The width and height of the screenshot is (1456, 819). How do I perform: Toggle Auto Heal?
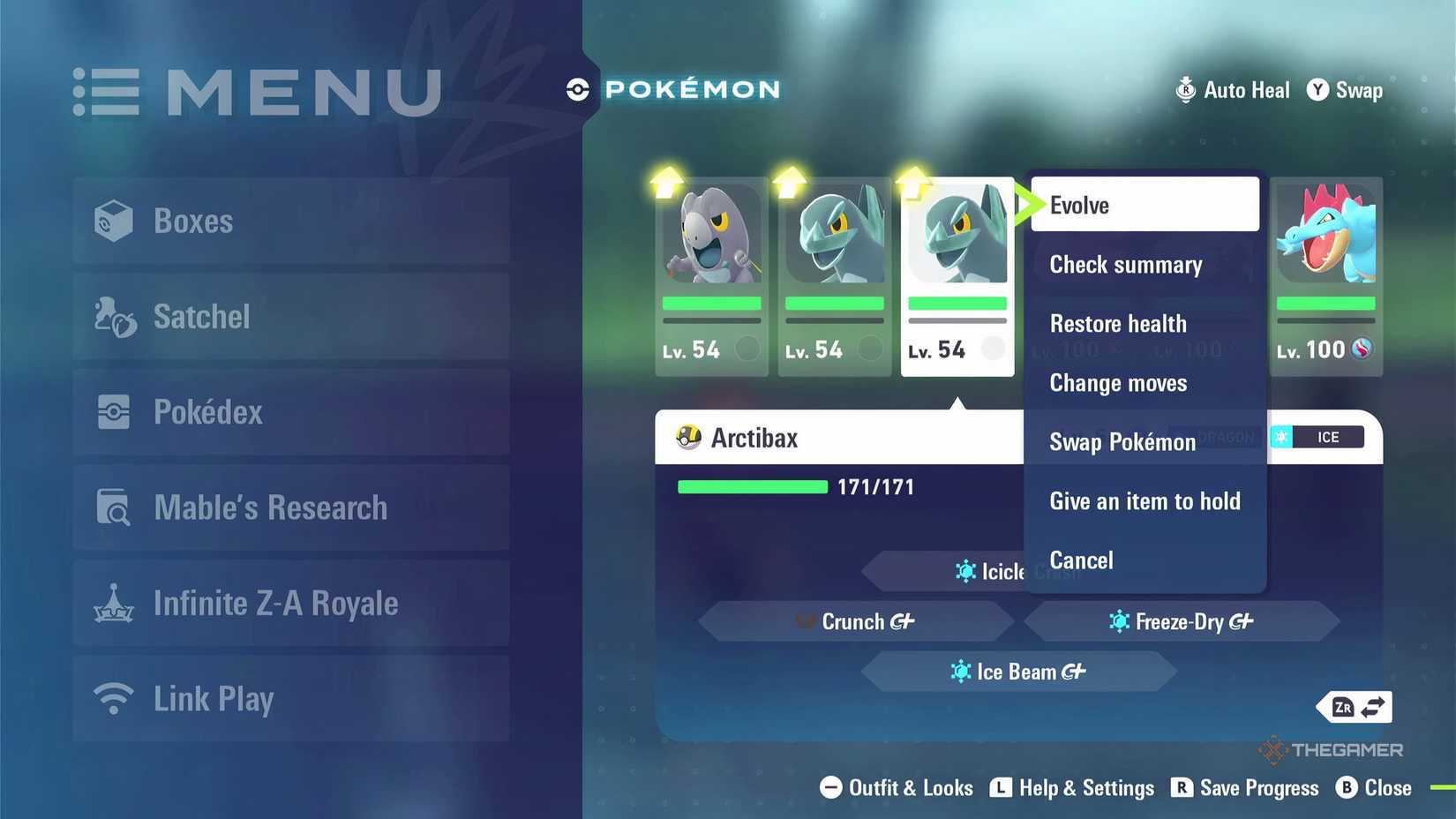(1232, 89)
